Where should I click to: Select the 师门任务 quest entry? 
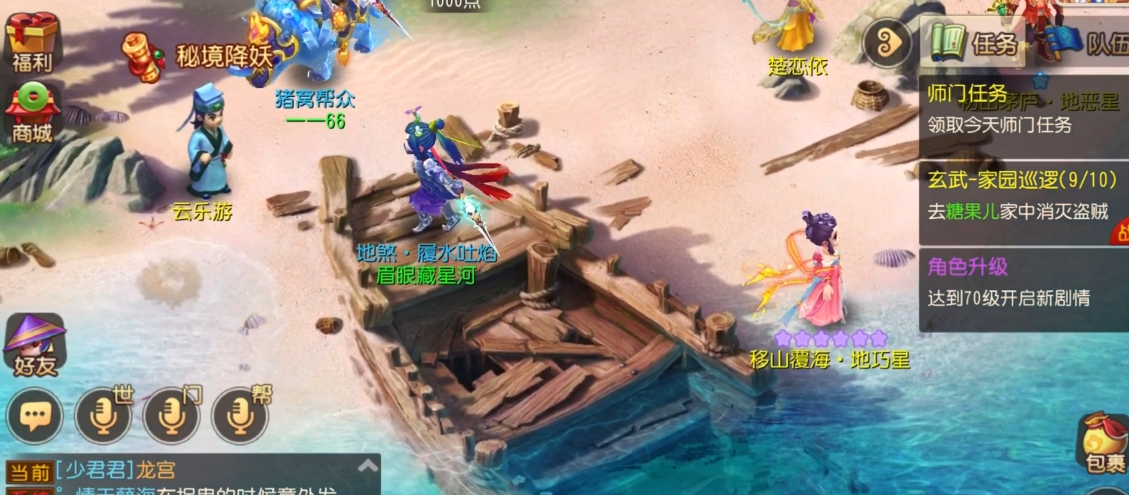[x=1022, y=109]
